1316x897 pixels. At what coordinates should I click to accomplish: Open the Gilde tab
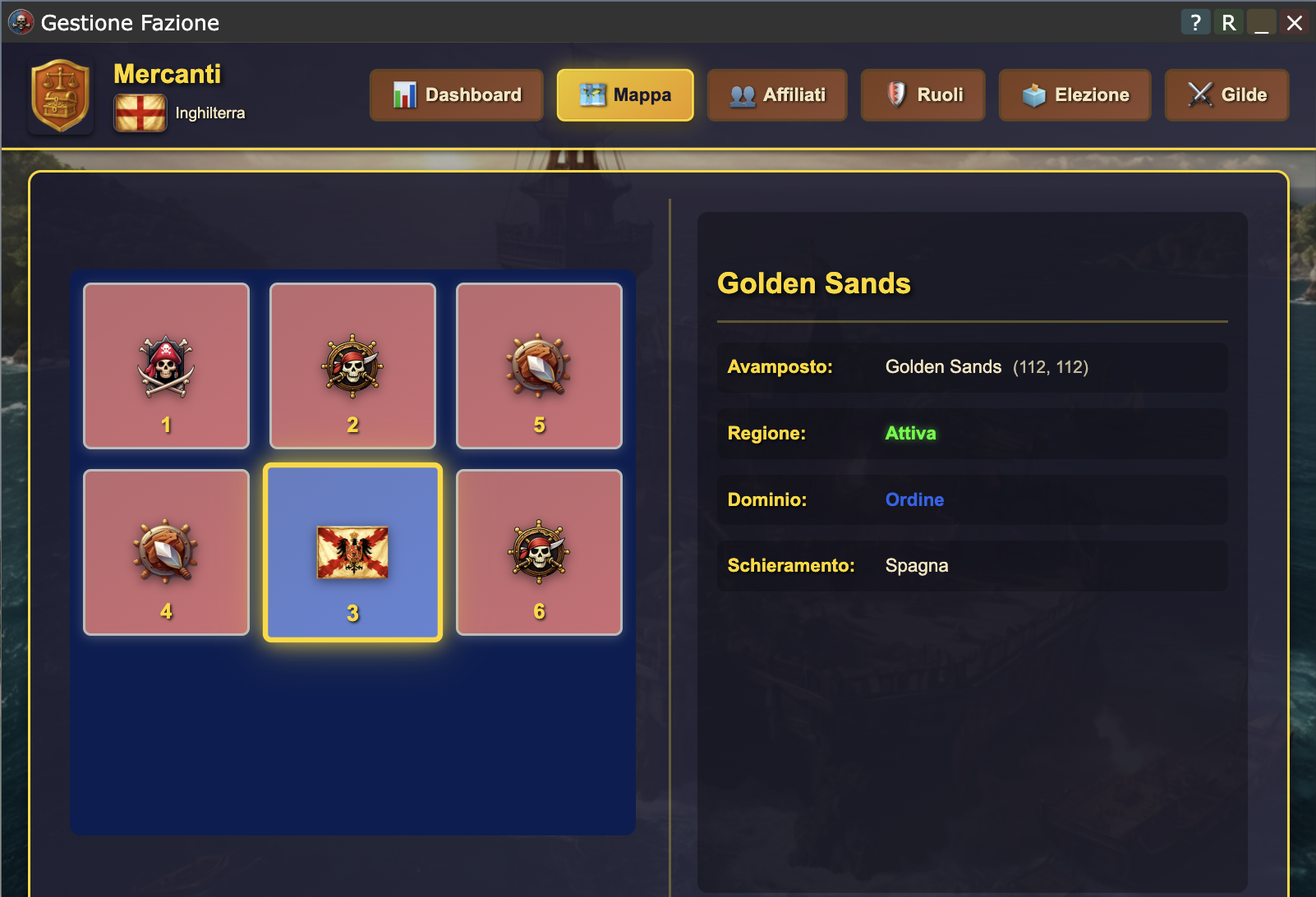point(1226,95)
